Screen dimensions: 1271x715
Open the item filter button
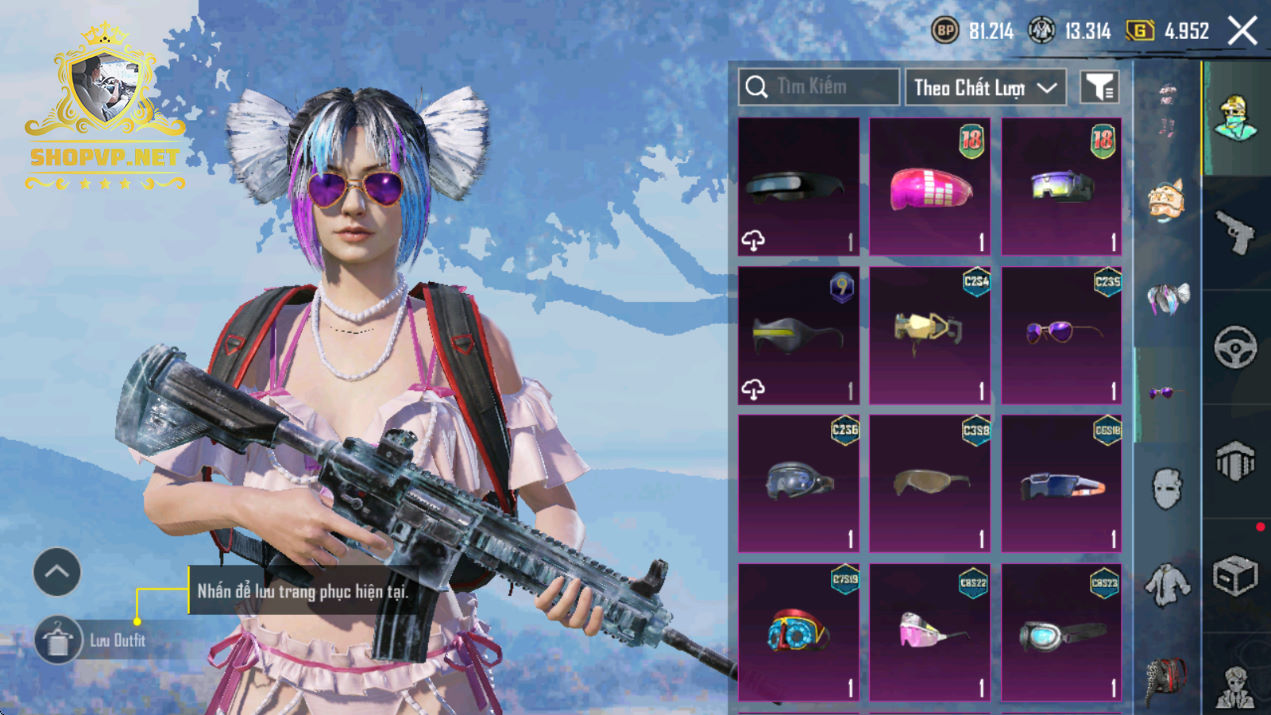coord(1099,87)
